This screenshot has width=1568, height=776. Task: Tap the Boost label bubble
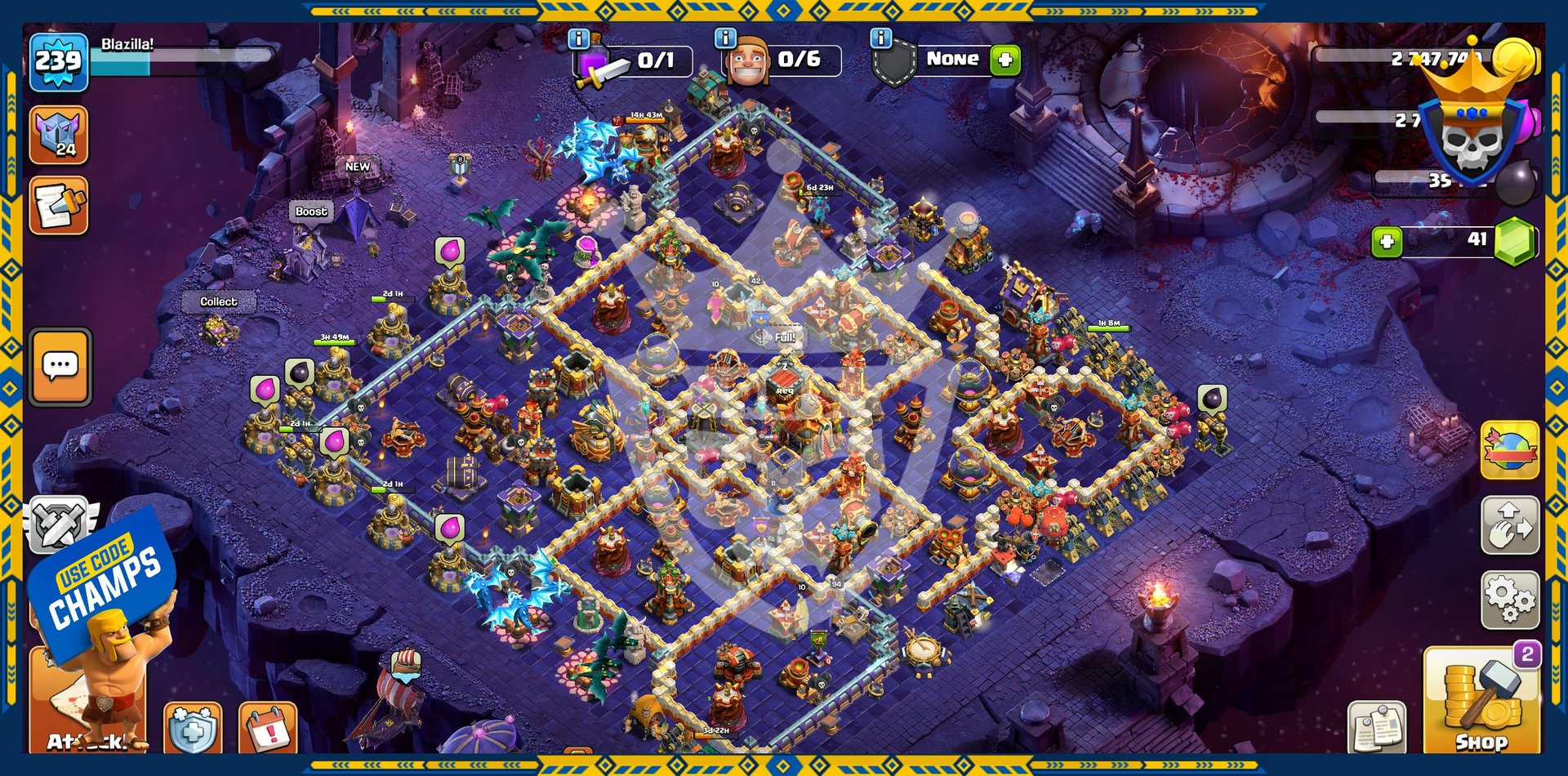311,212
